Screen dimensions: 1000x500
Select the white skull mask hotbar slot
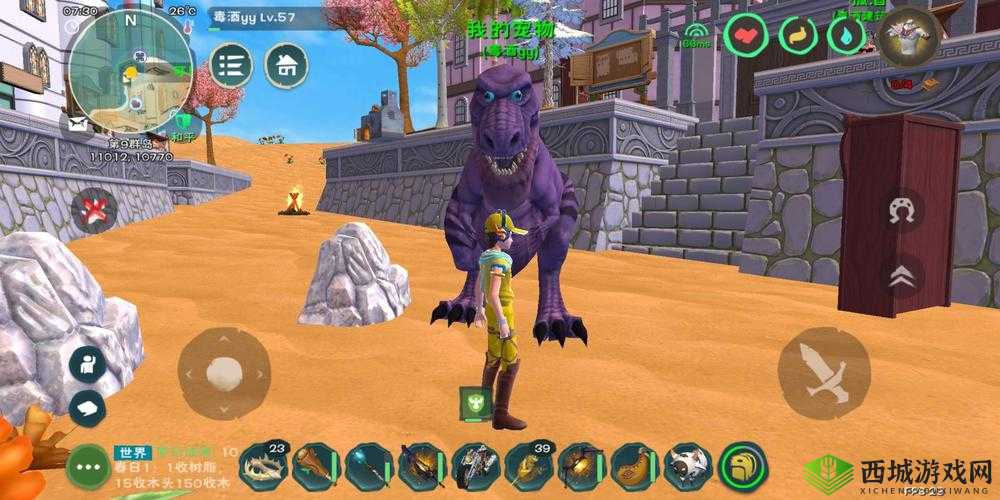[688, 466]
